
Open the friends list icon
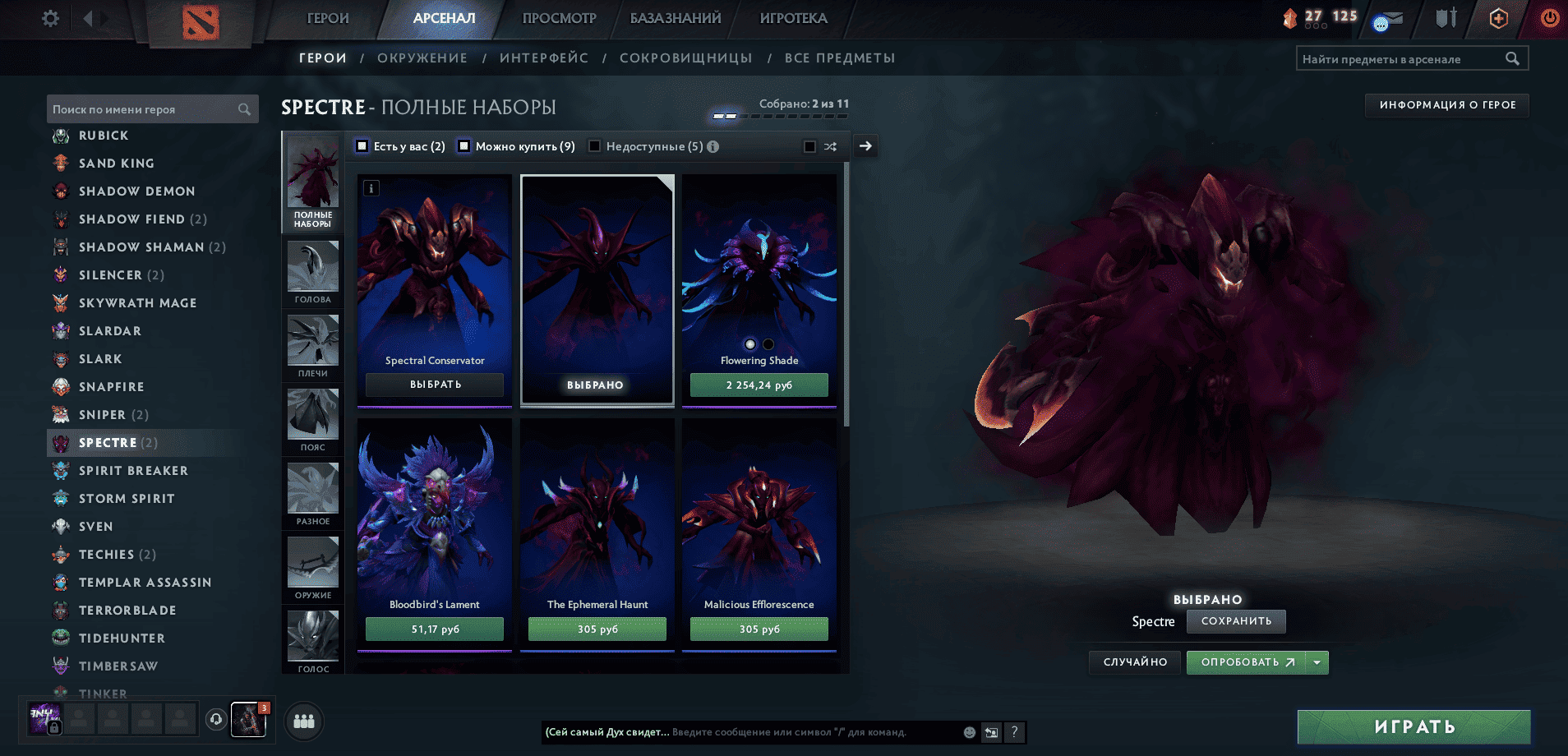(x=304, y=721)
